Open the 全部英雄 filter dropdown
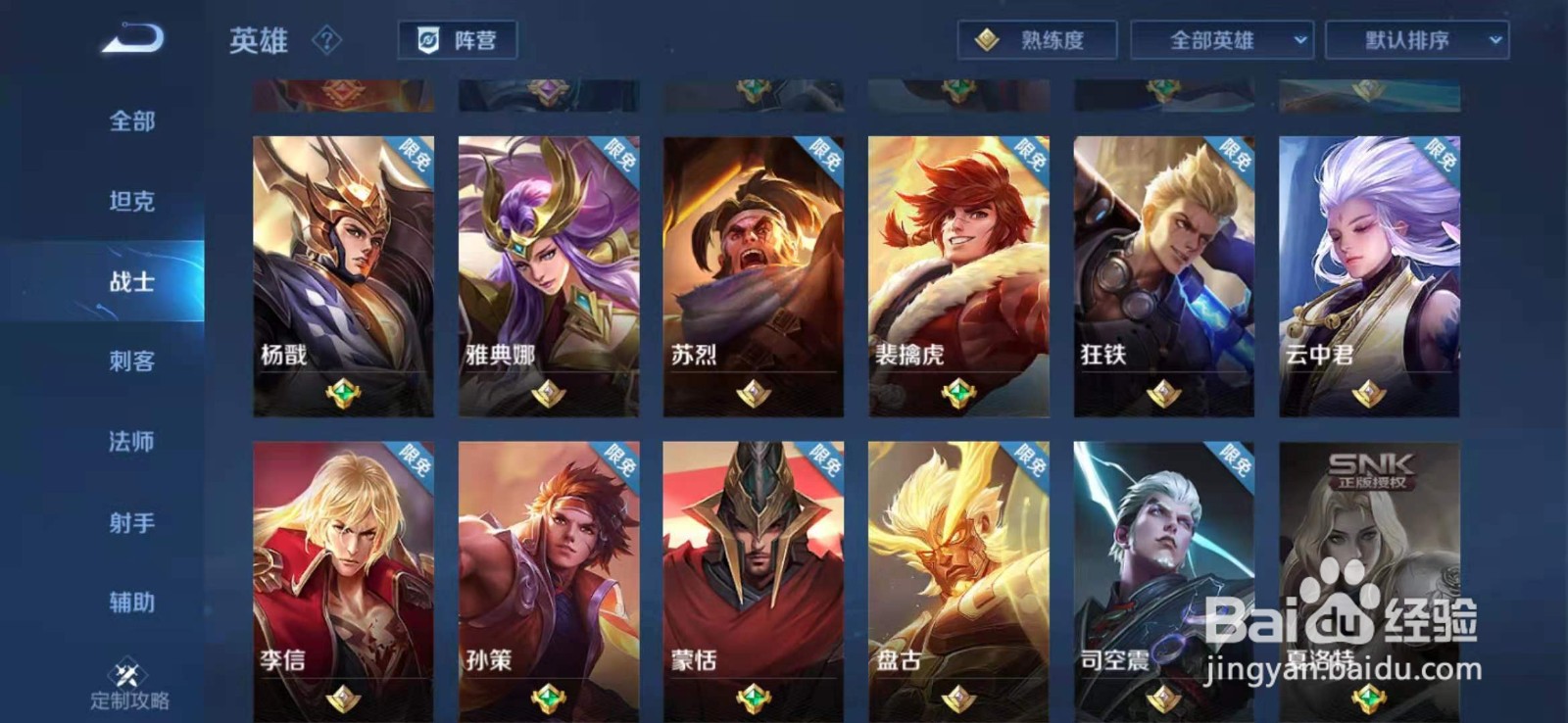The width and height of the screenshot is (1568, 723). (x=1227, y=40)
